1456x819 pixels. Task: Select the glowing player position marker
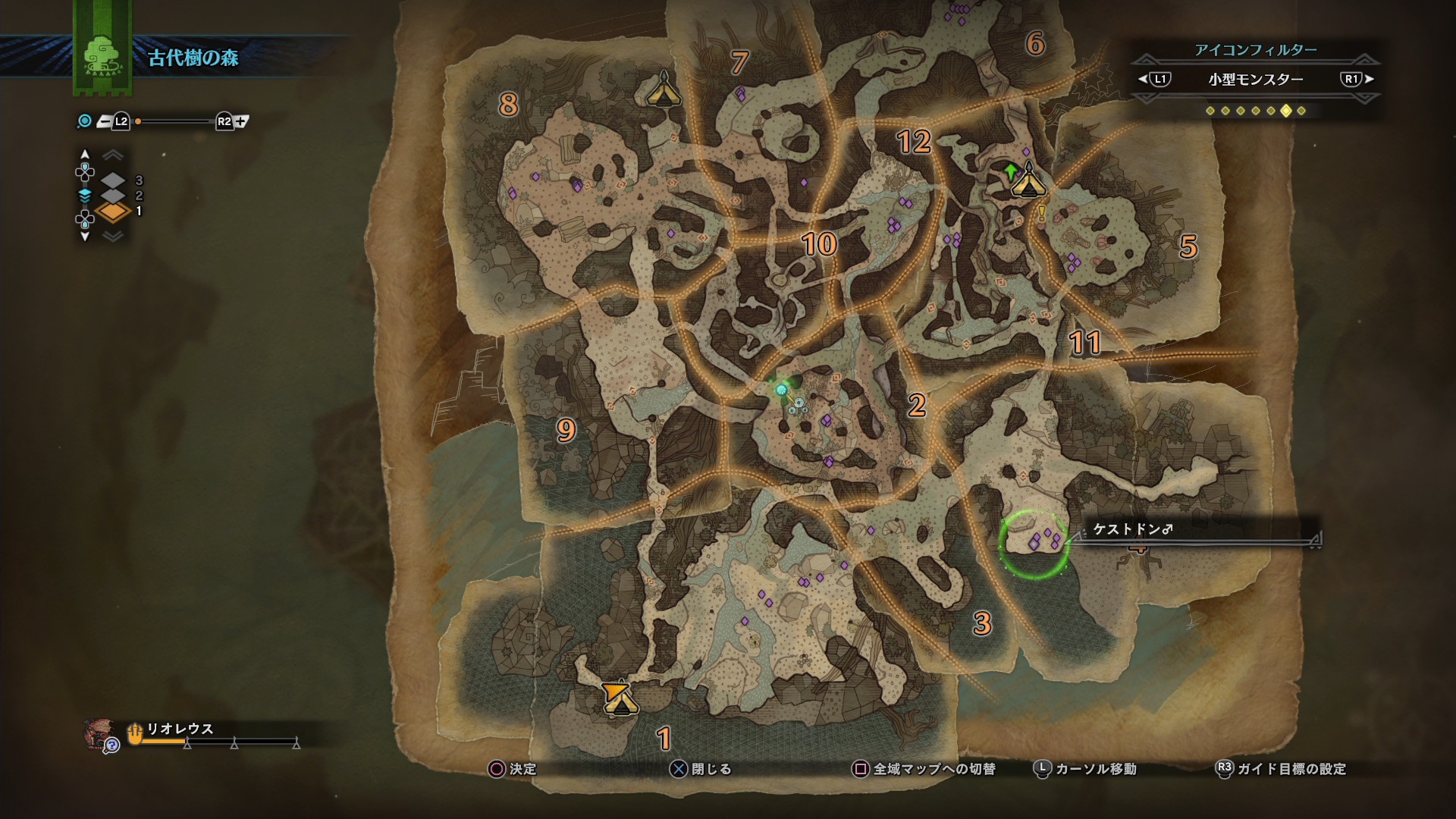pos(781,390)
